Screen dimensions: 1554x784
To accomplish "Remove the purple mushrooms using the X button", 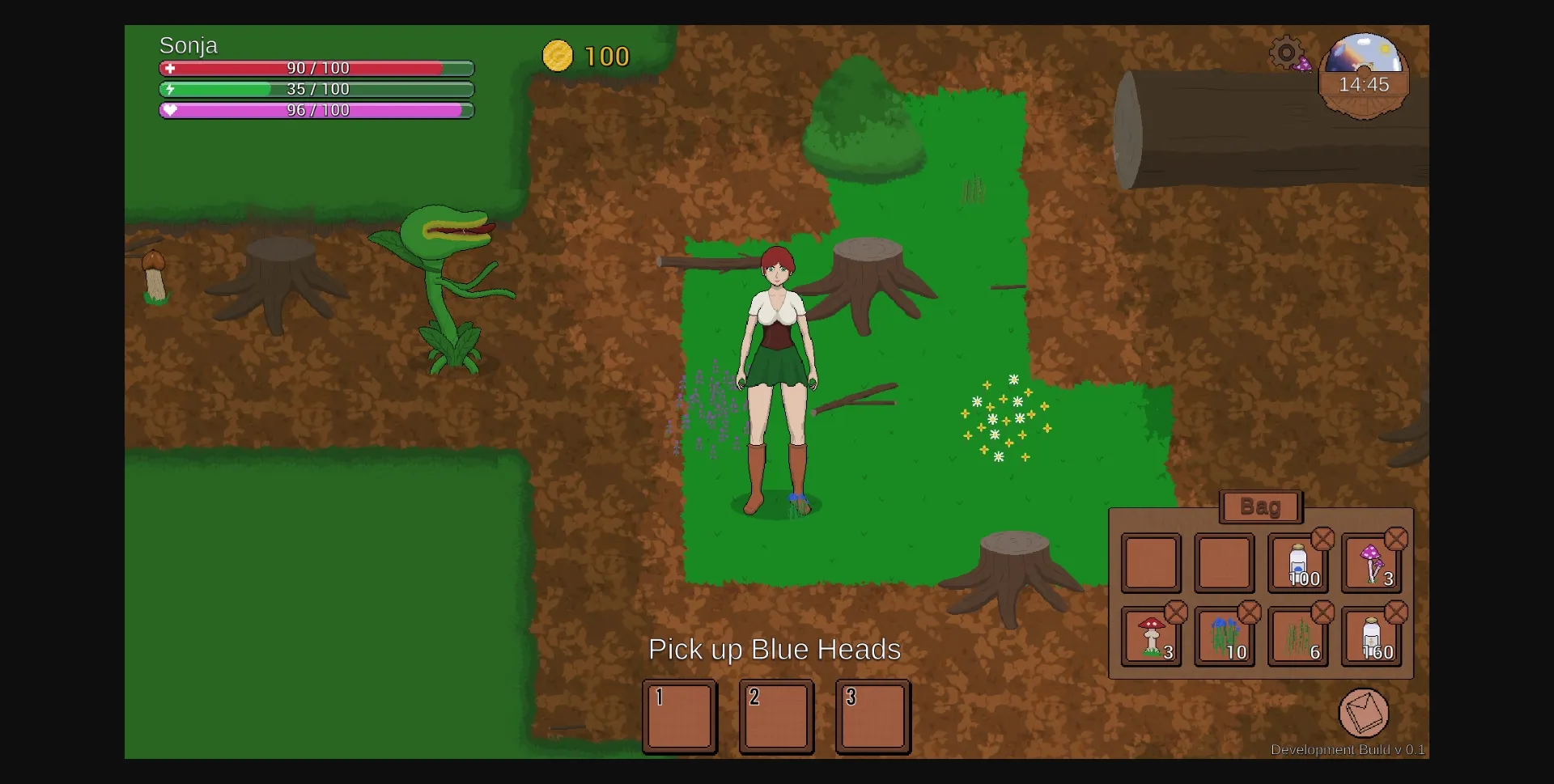I will (1398, 538).
